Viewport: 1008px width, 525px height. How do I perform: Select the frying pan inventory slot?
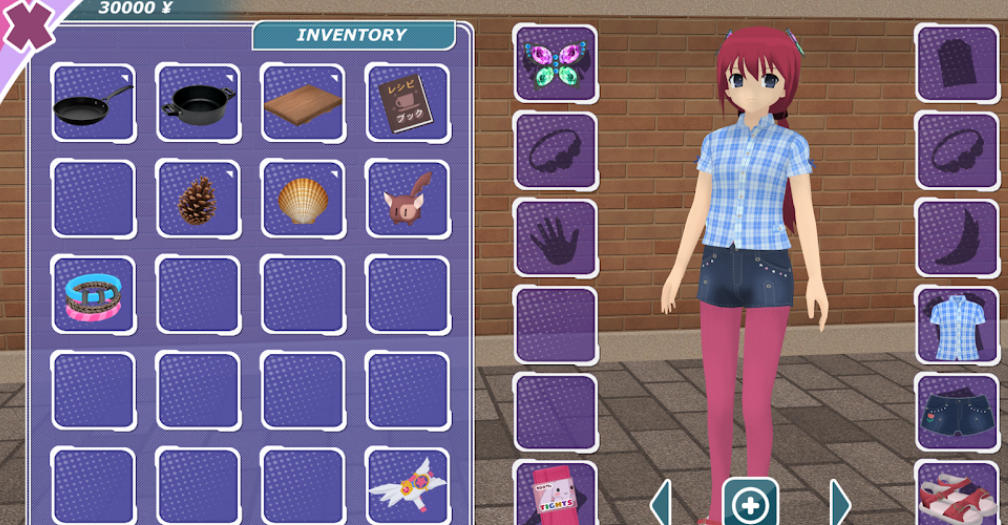(x=93, y=103)
